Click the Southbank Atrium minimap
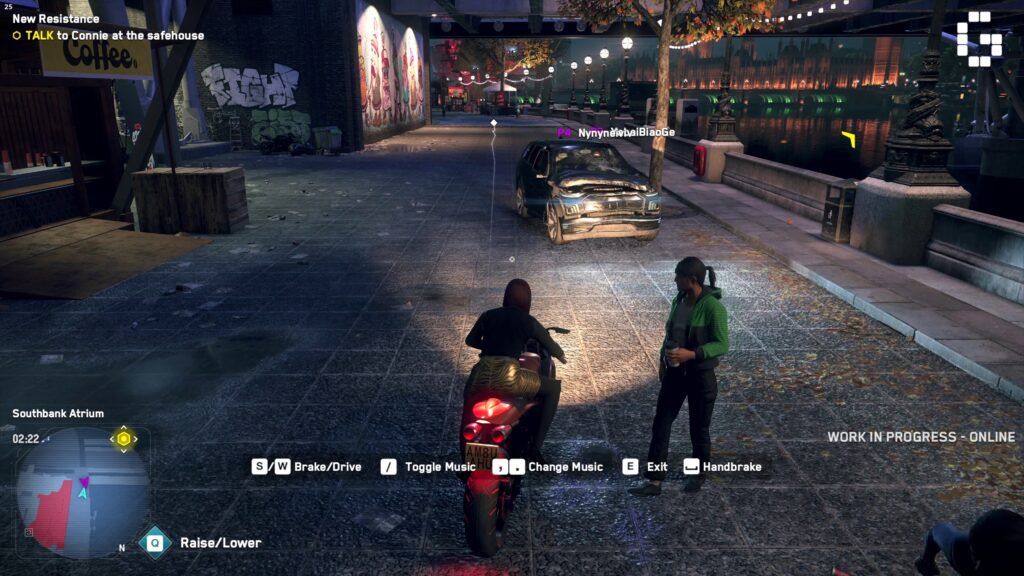This screenshot has height=576, width=1024. click(82, 492)
